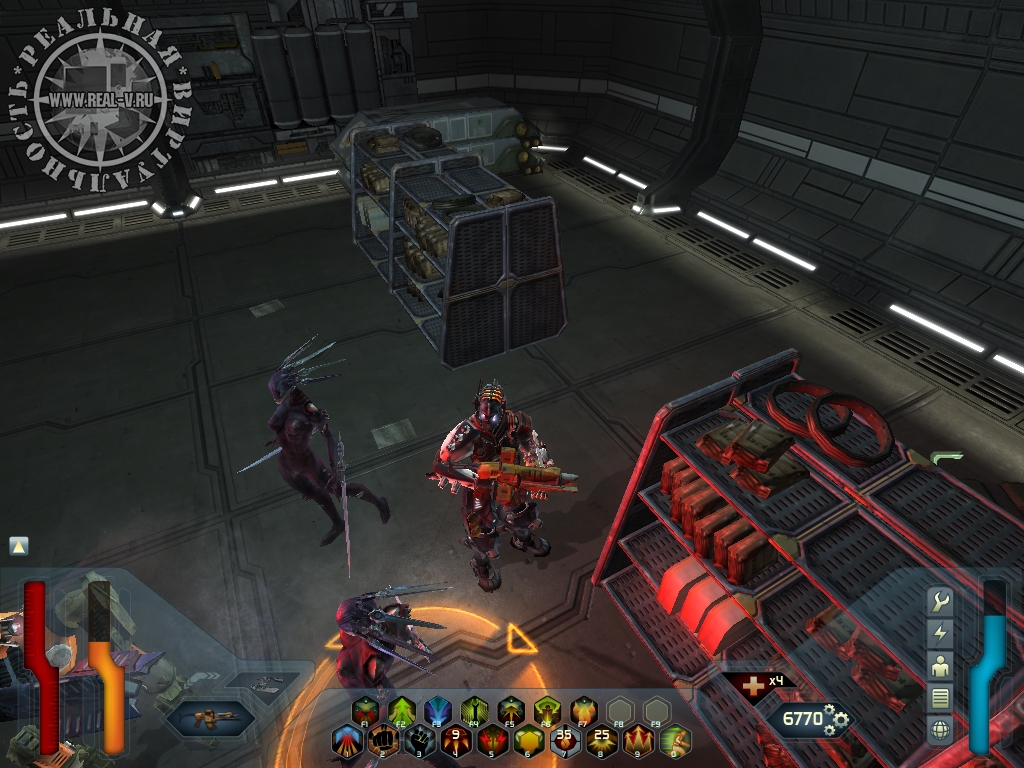The width and height of the screenshot is (1024, 768).
Task: Use the slot 7 item with count 35
Action: (x=565, y=741)
